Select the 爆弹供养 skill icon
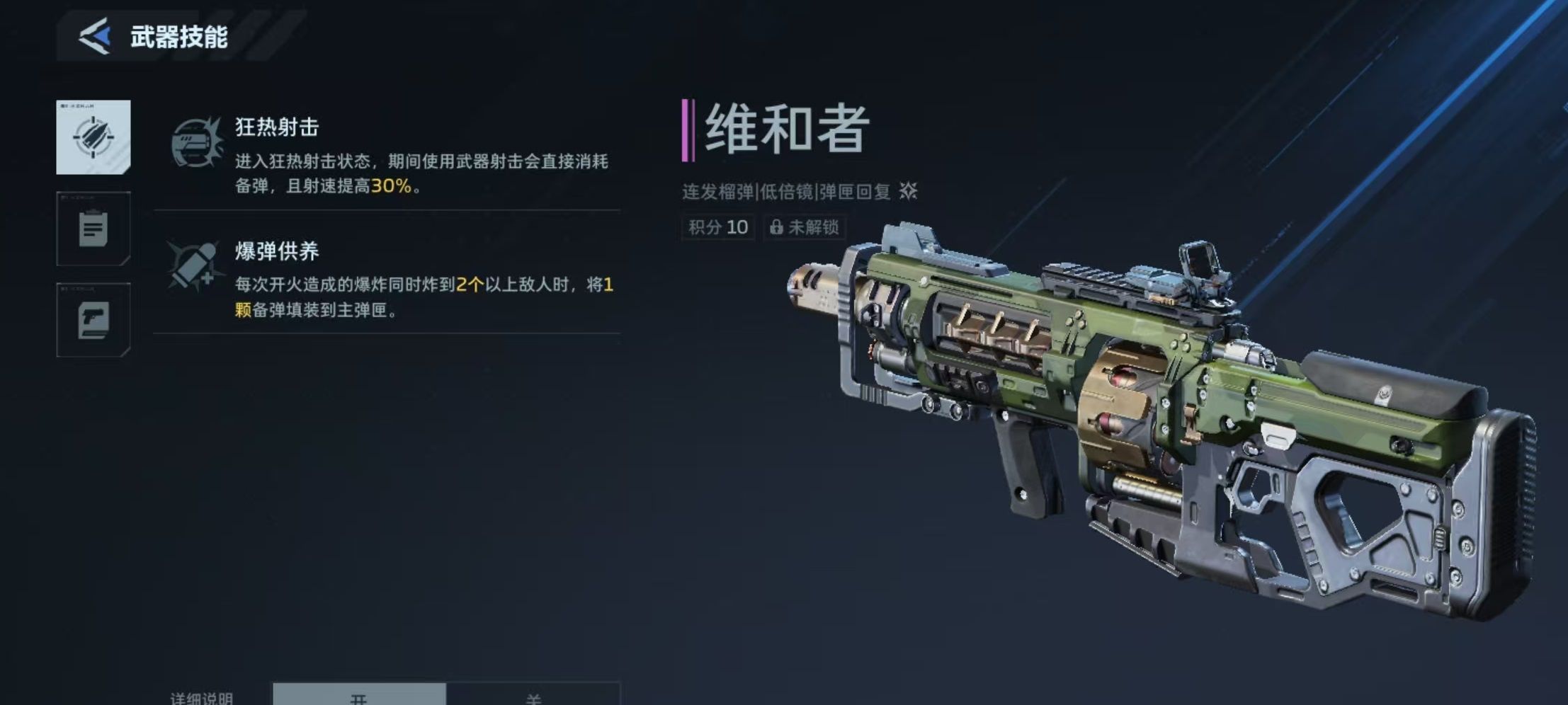Screen dimensions: 1568x705 (193, 266)
